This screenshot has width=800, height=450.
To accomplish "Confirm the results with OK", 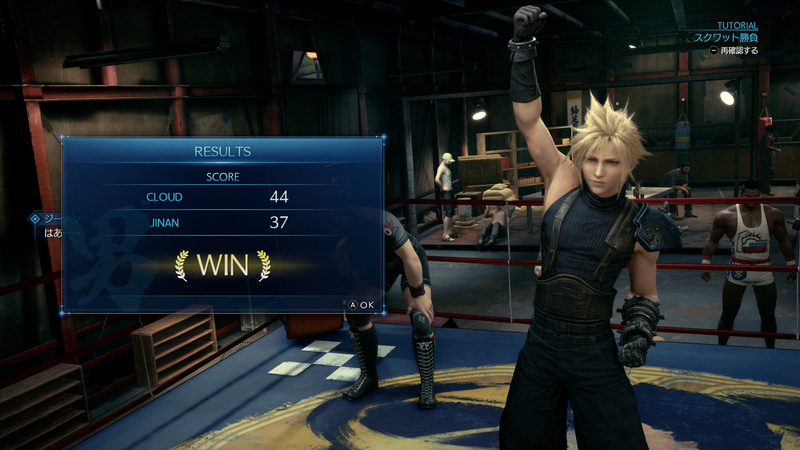I will (x=361, y=304).
